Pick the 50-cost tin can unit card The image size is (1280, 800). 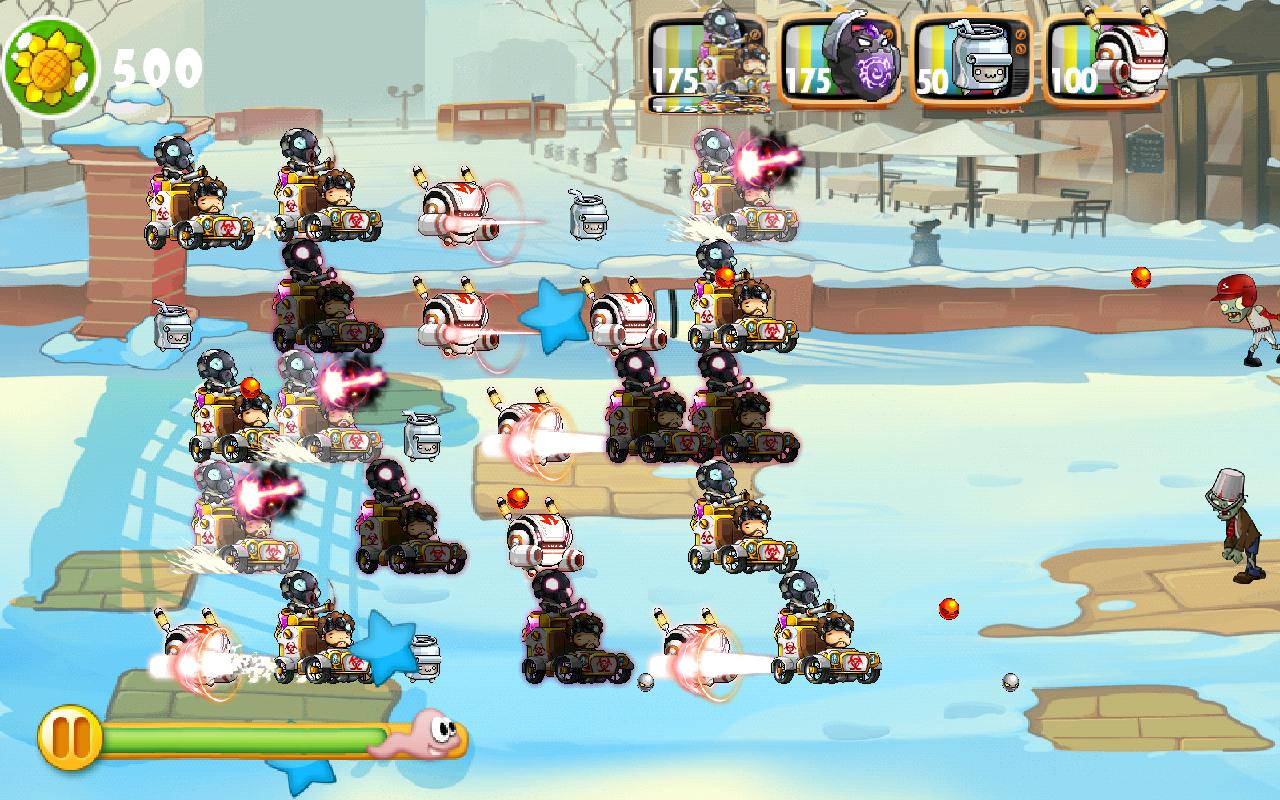click(972, 62)
